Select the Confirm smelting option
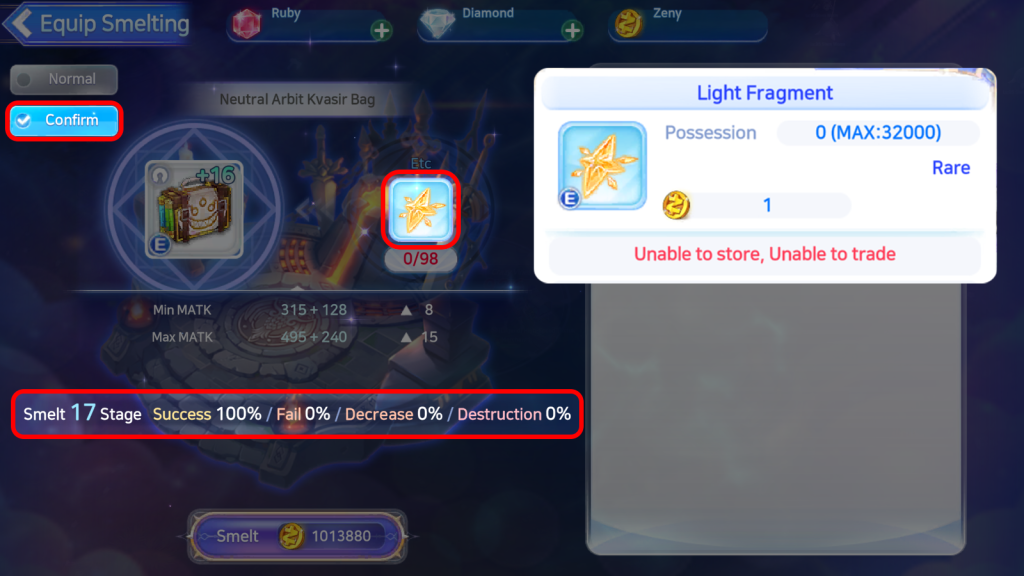Screen dimensions: 1024x576 [64, 120]
